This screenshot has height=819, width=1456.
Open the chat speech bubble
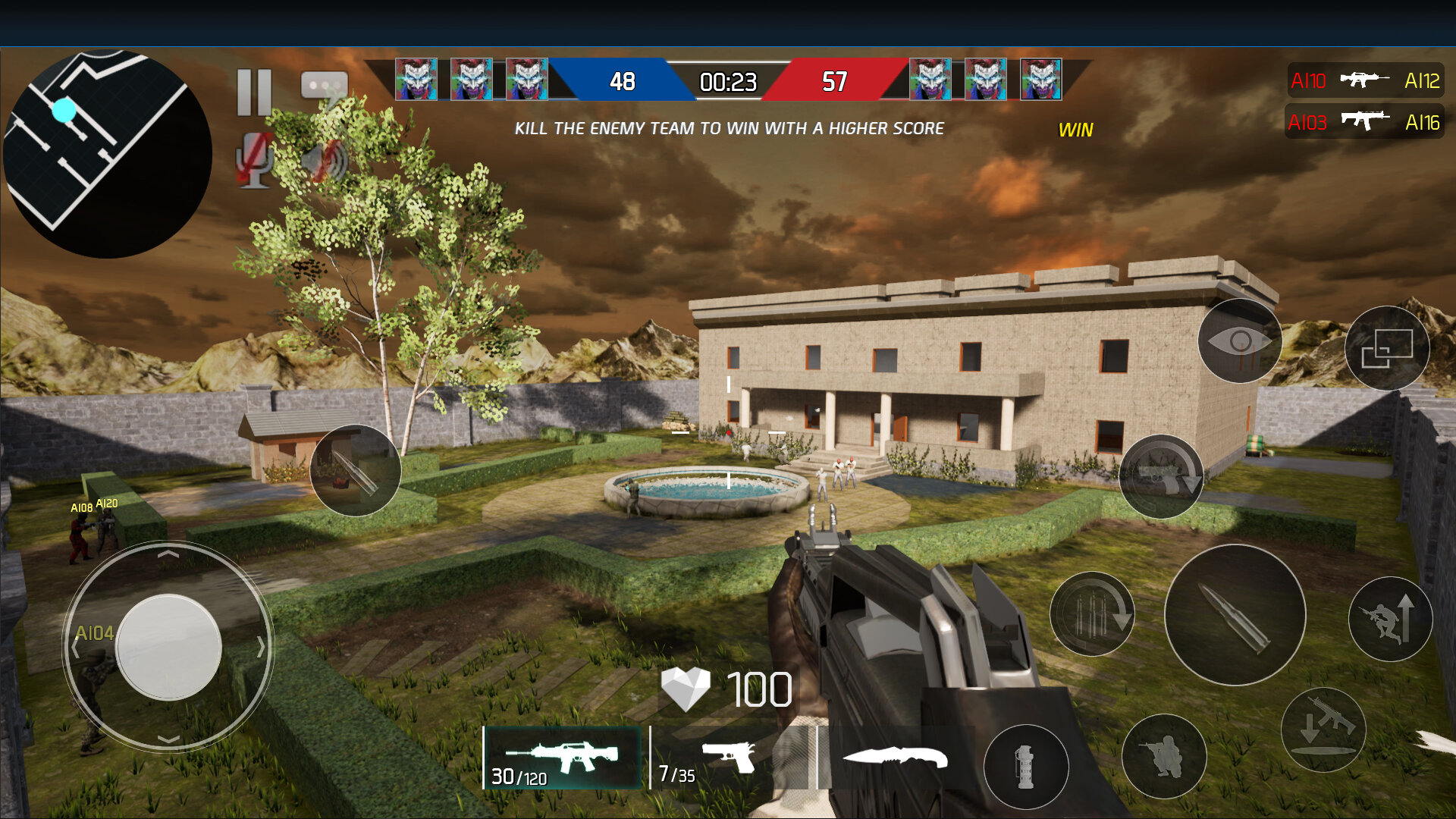click(x=324, y=86)
